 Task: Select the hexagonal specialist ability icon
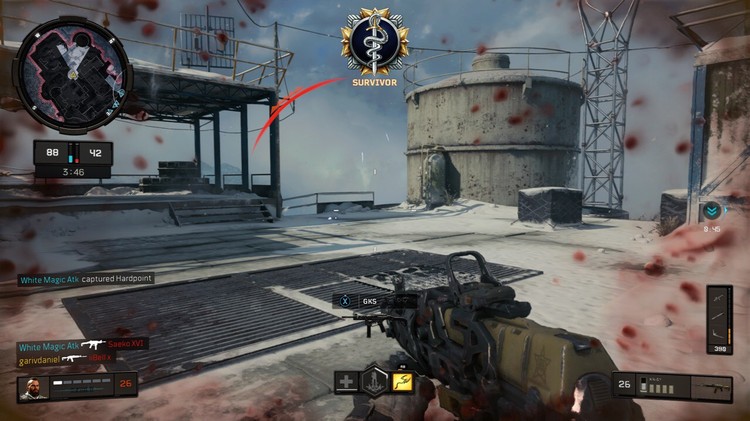click(x=374, y=381)
